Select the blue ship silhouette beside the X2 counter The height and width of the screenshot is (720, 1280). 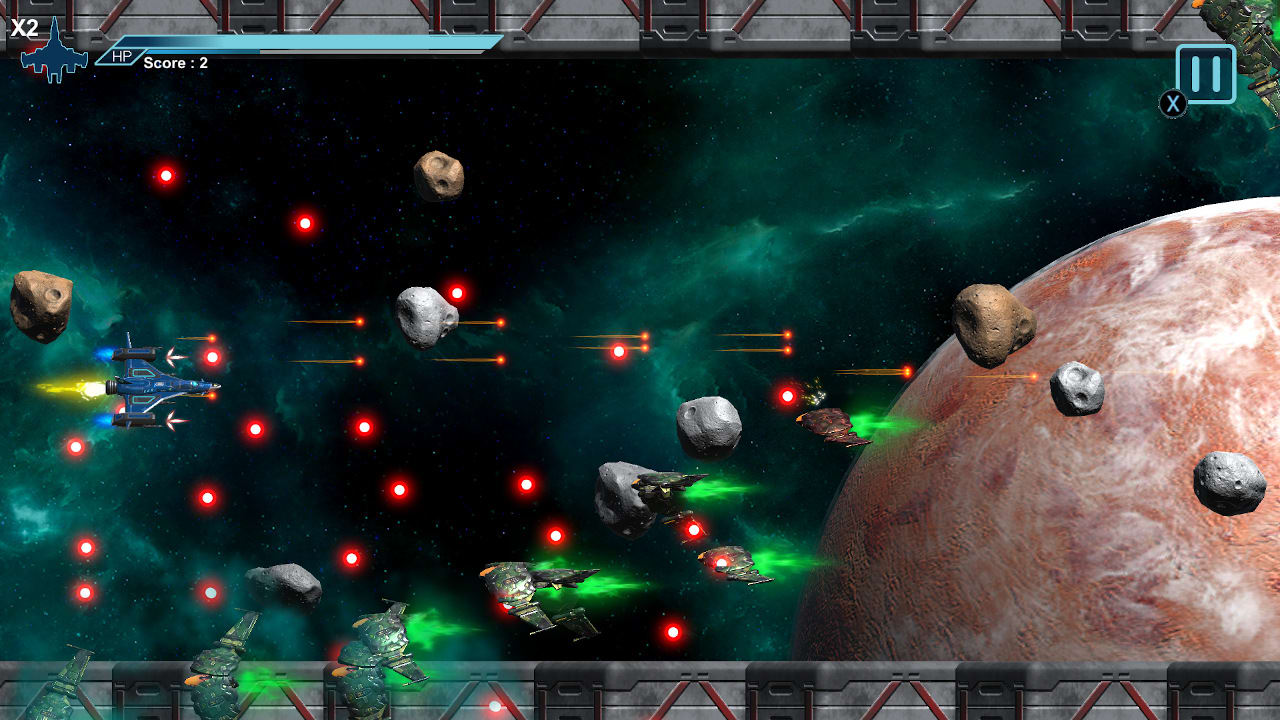tap(55, 55)
